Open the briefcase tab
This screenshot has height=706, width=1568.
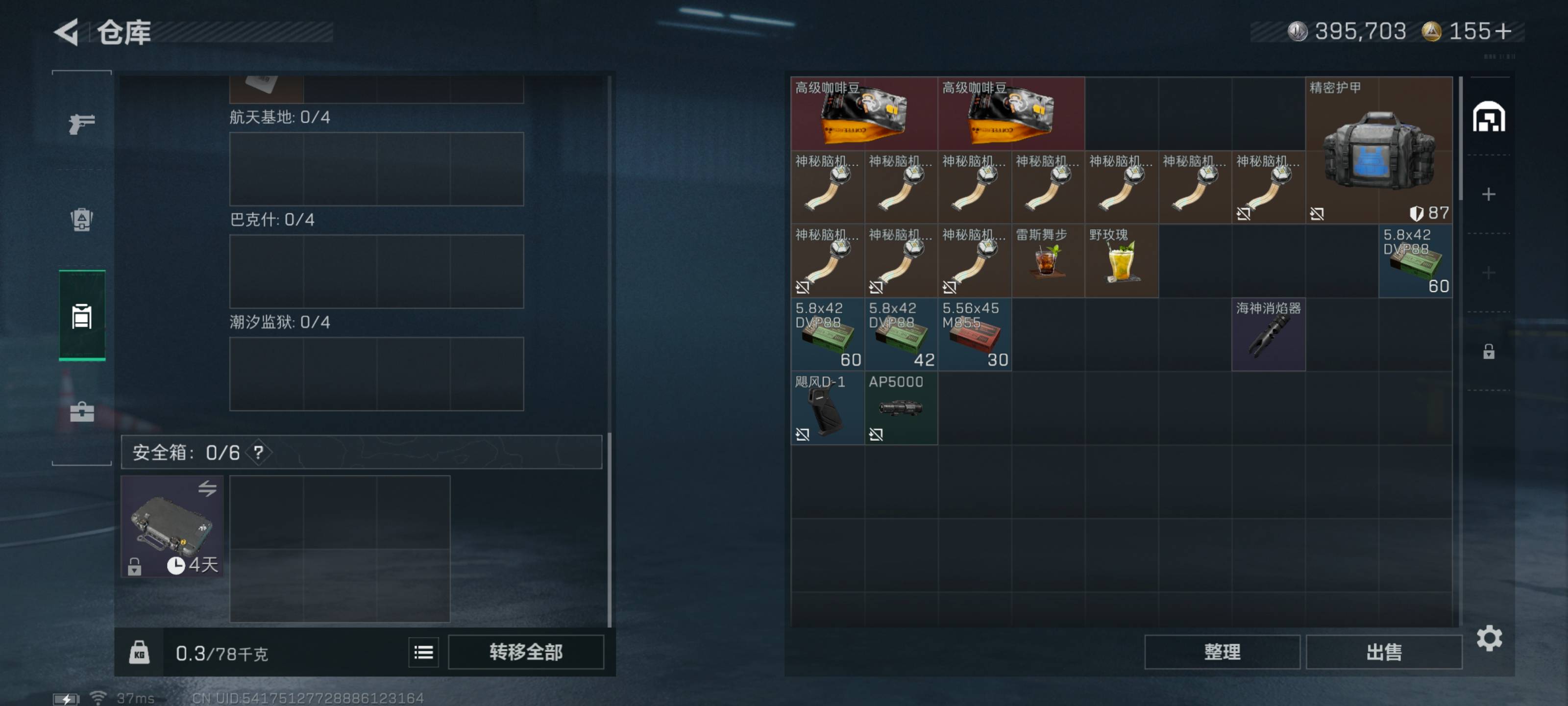pos(81,412)
